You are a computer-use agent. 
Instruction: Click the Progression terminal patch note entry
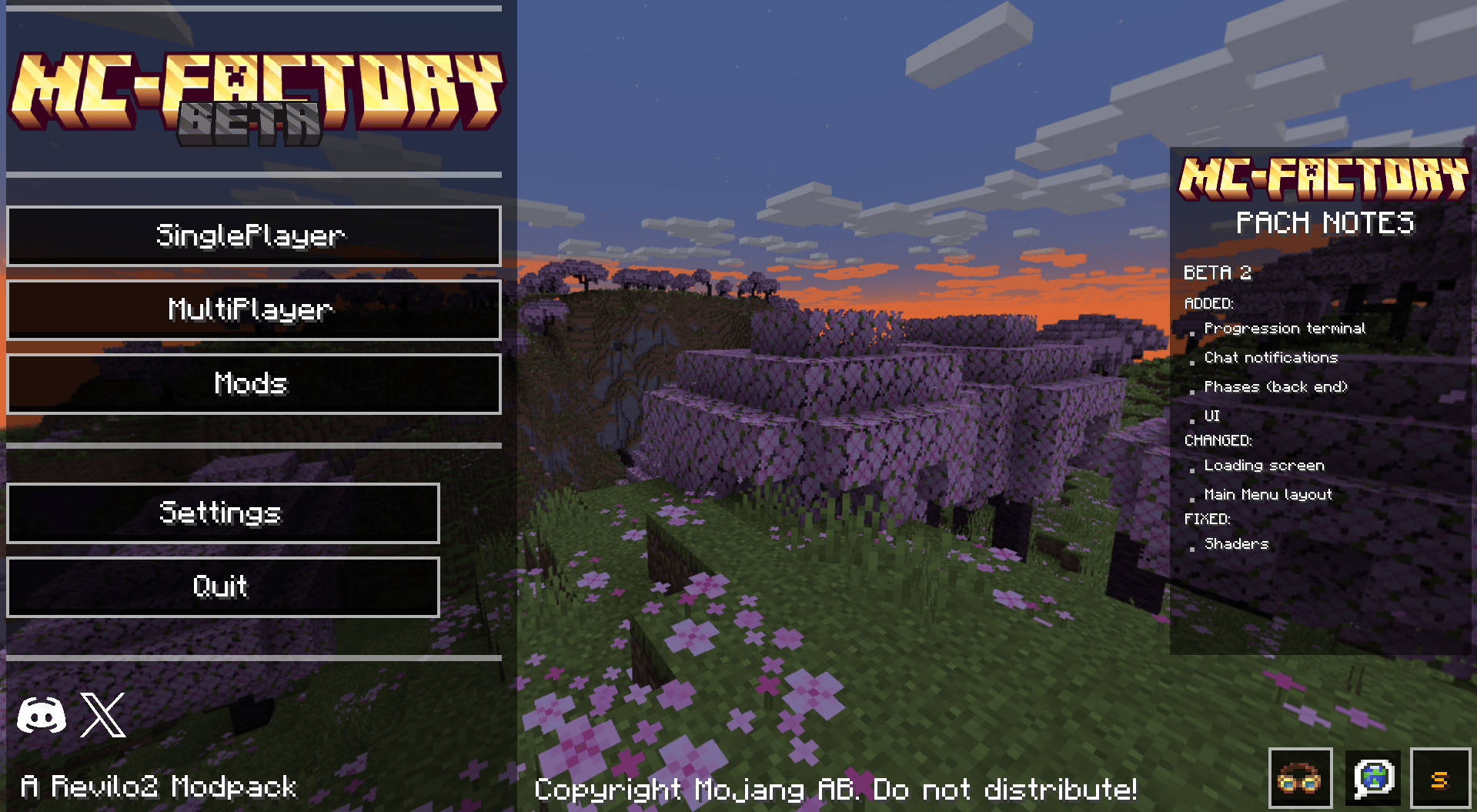[x=1284, y=328]
